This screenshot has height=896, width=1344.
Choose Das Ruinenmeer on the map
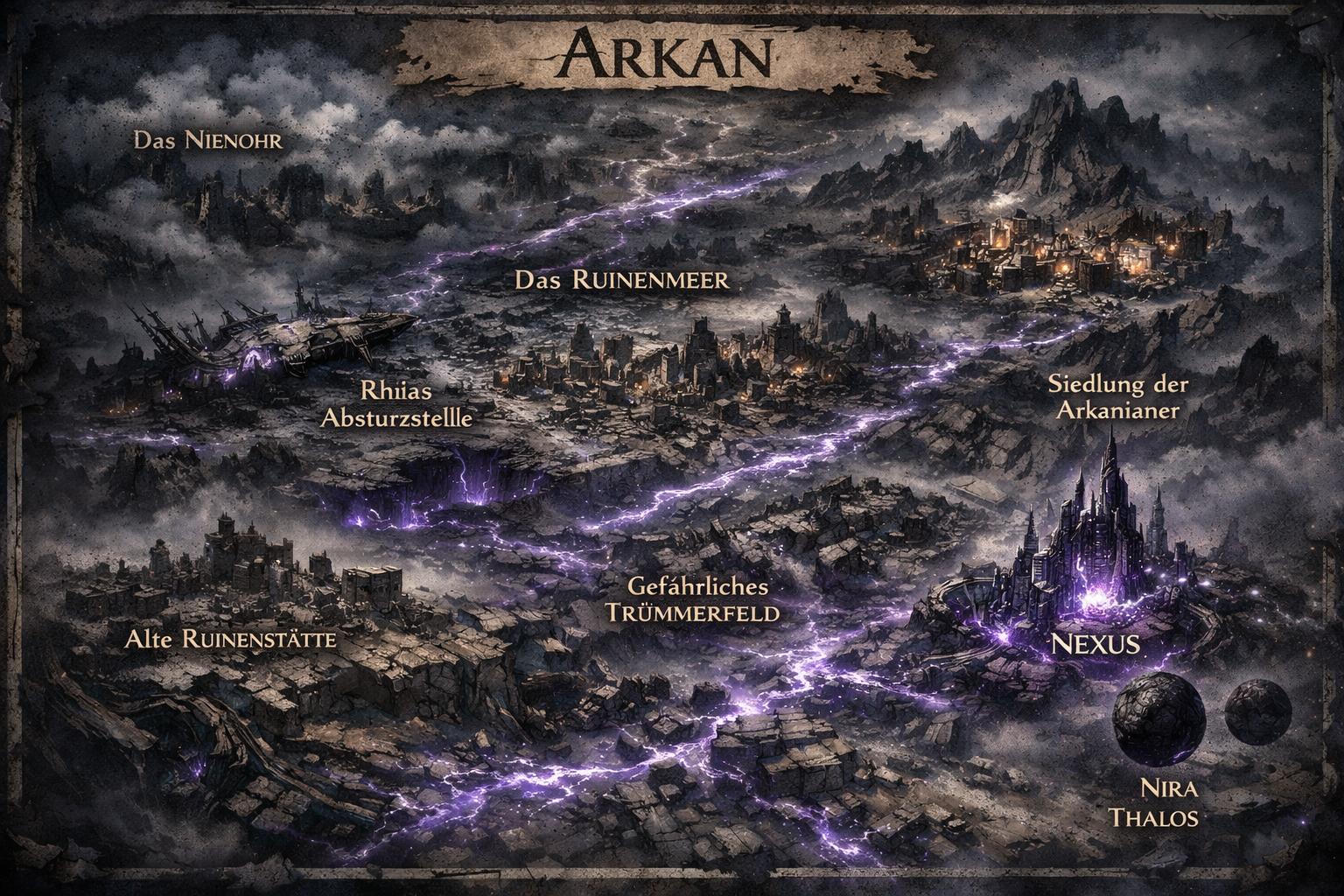(621, 280)
